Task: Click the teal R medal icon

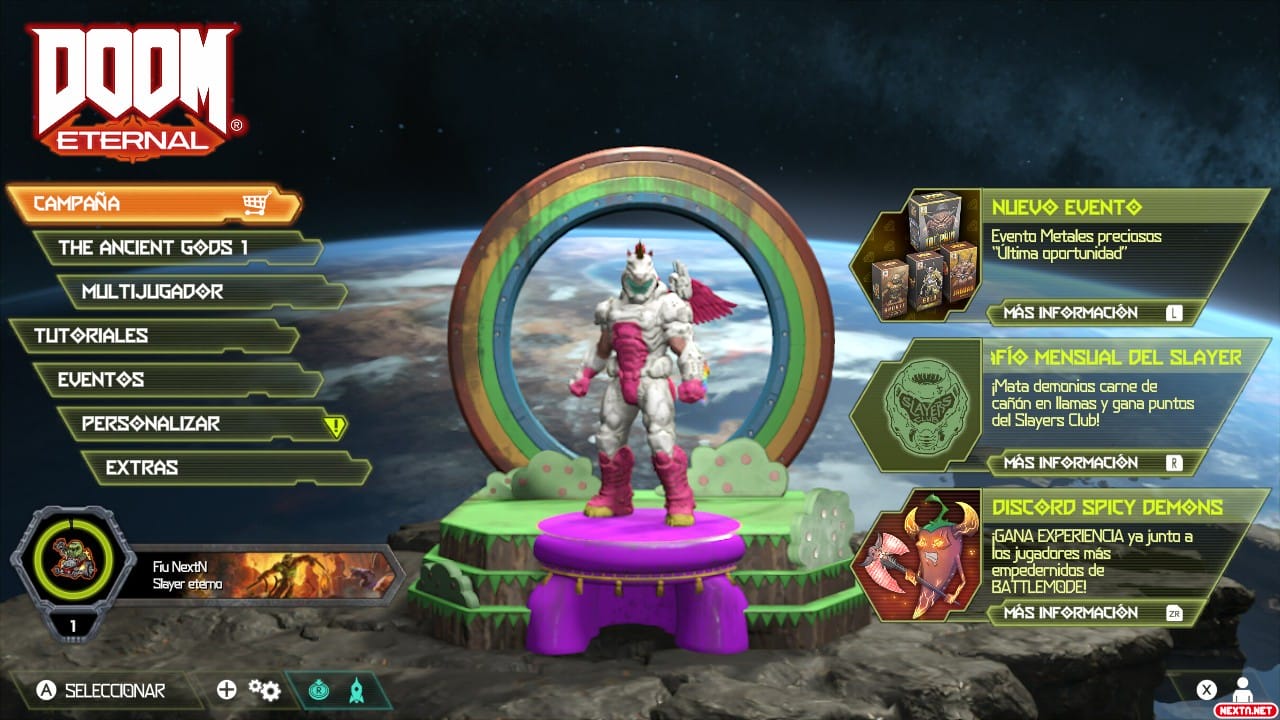Action: point(318,691)
